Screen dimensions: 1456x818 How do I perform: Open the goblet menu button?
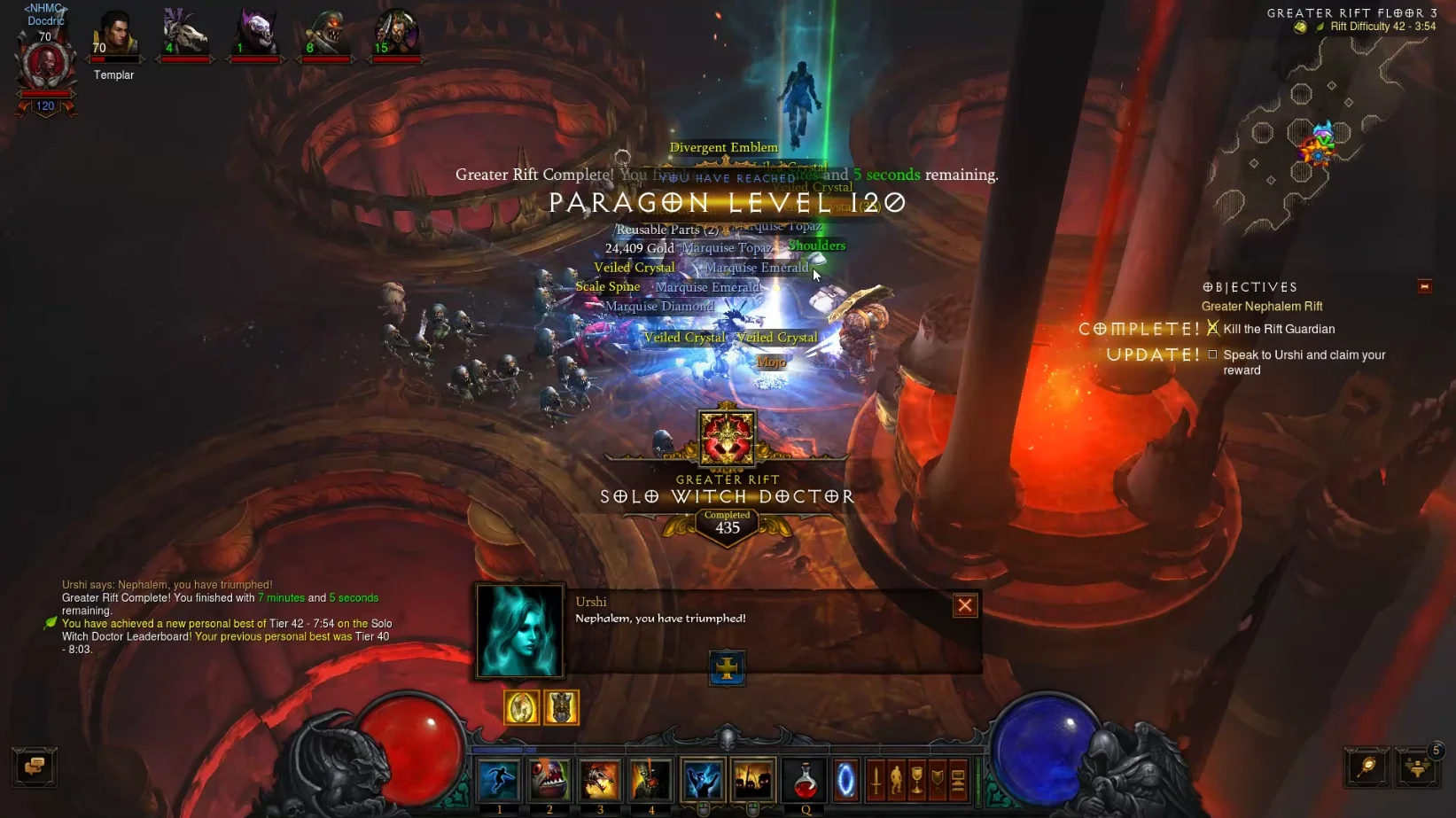(x=917, y=780)
